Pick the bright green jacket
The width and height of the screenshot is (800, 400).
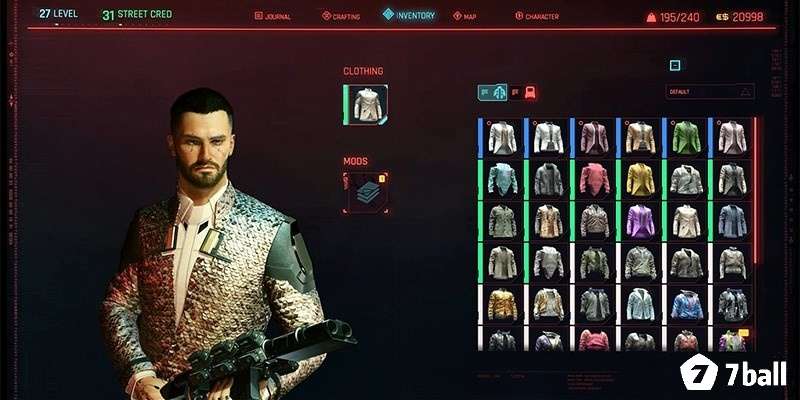coord(685,137)
